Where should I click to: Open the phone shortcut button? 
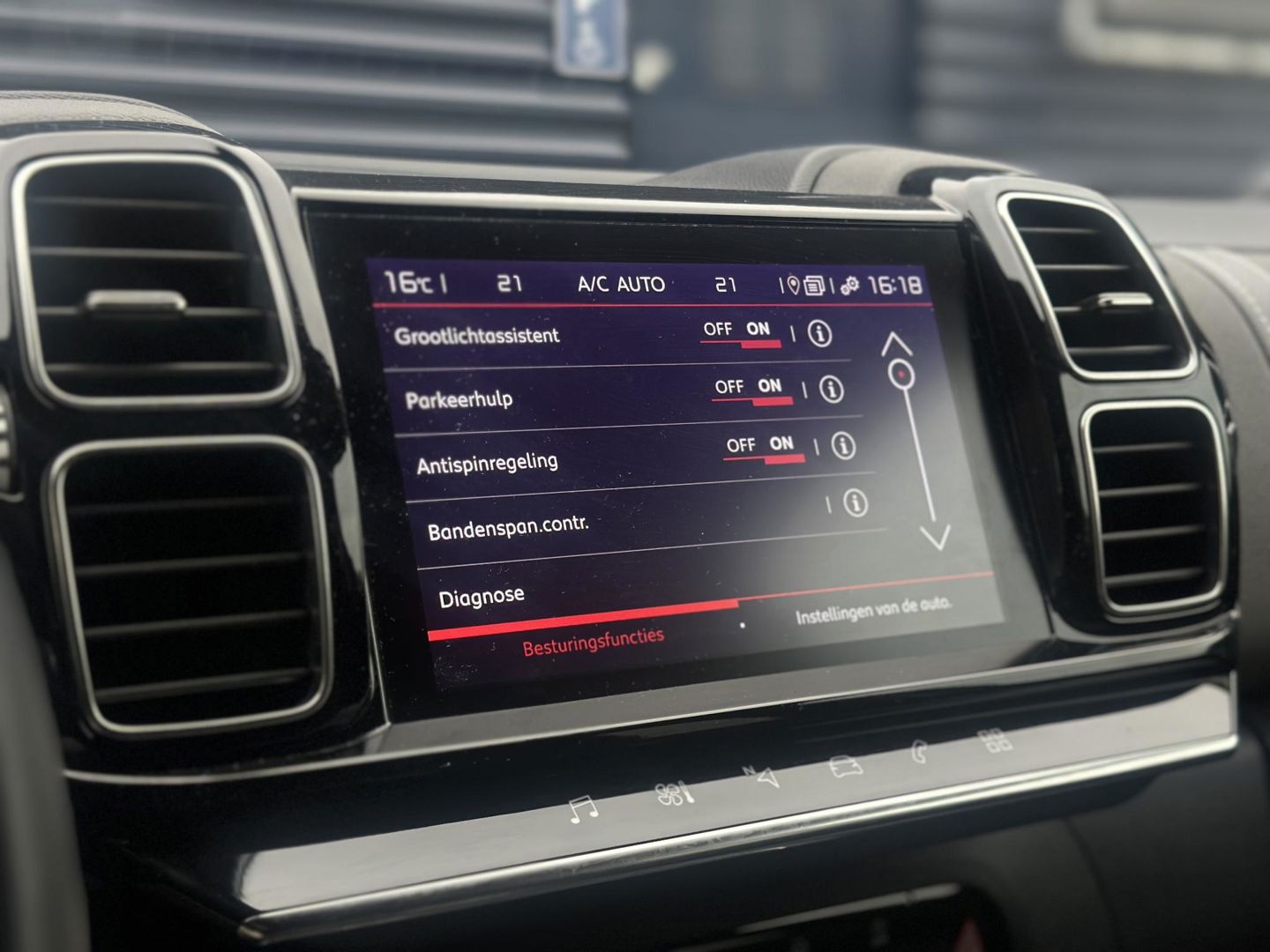pyautogui.click(x=921, y=753)
